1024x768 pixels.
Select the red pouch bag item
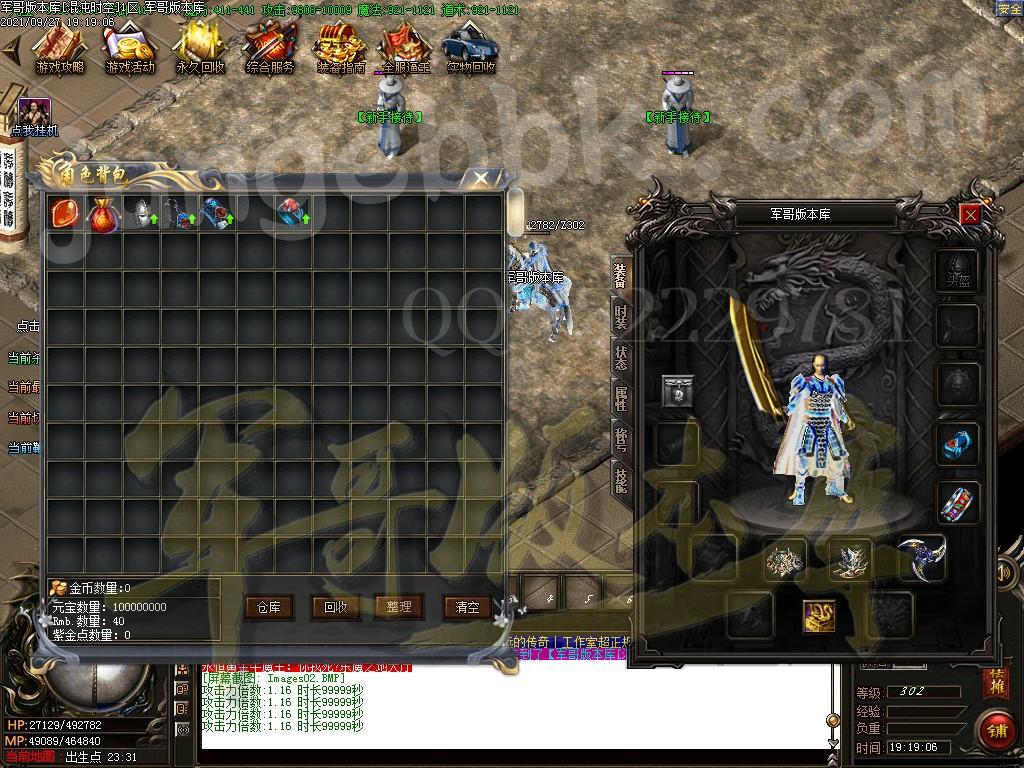(102, 213)
